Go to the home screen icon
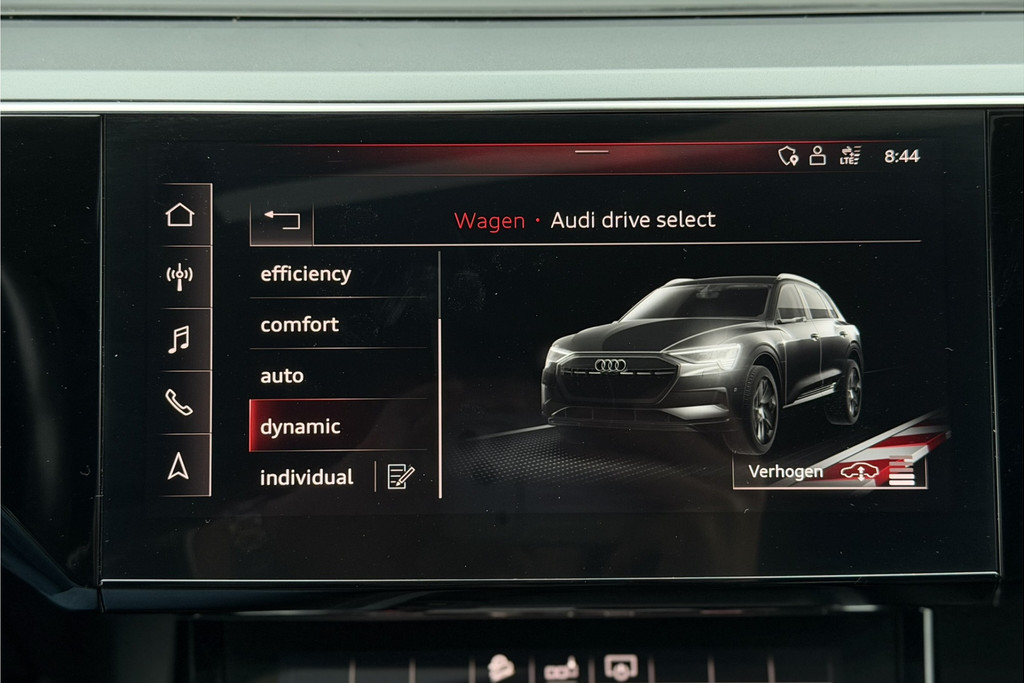Image resolution: width=1024 pixels, height=683 pixels. pos(179,215)
